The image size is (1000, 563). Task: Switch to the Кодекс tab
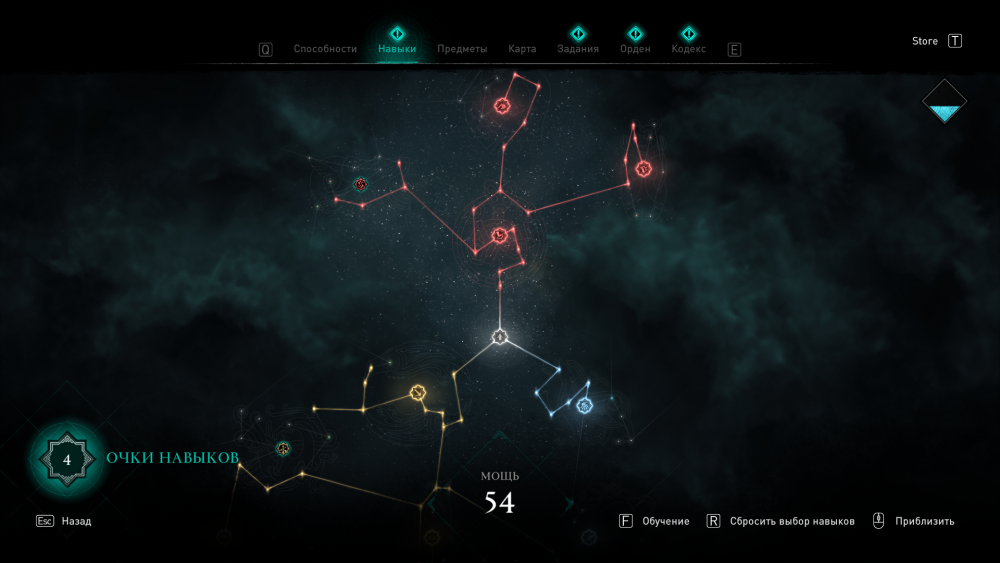tap(689, 48)
